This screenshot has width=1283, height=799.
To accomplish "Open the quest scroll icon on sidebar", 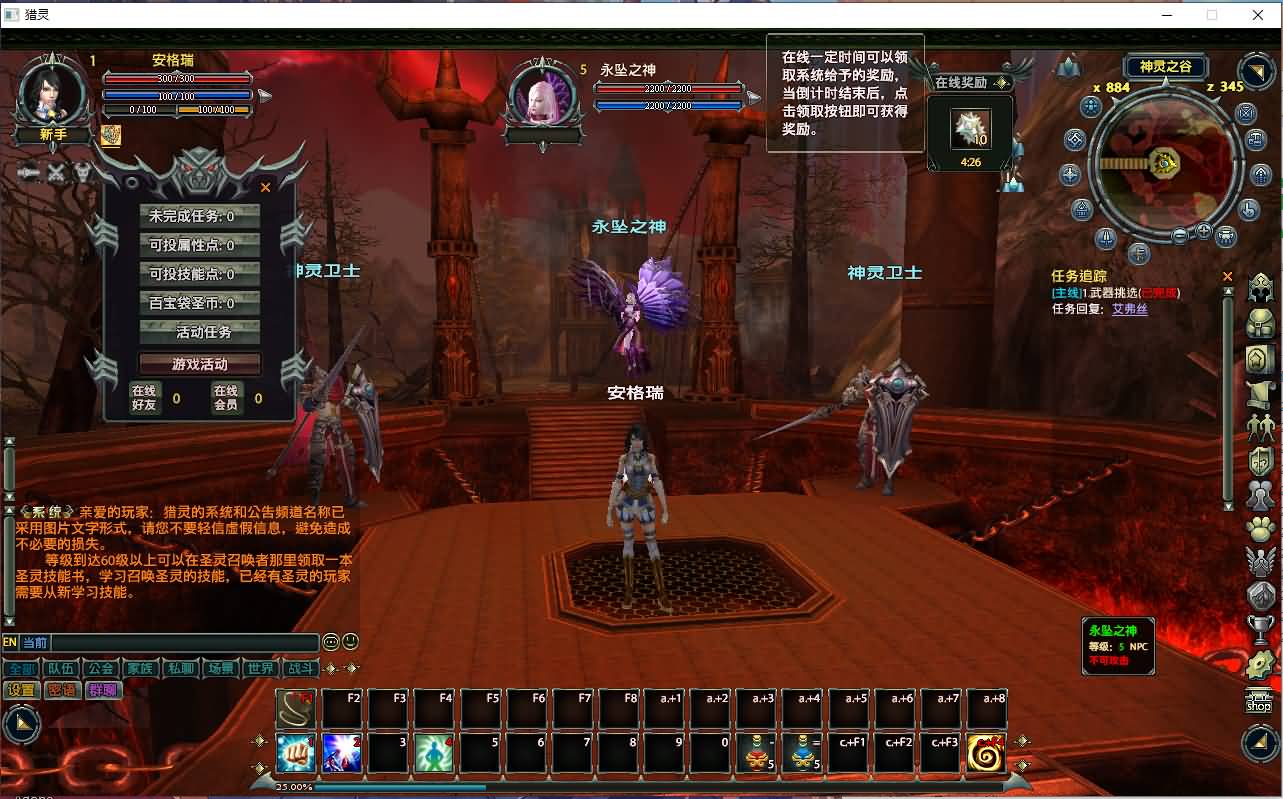I will (1259, 392).
